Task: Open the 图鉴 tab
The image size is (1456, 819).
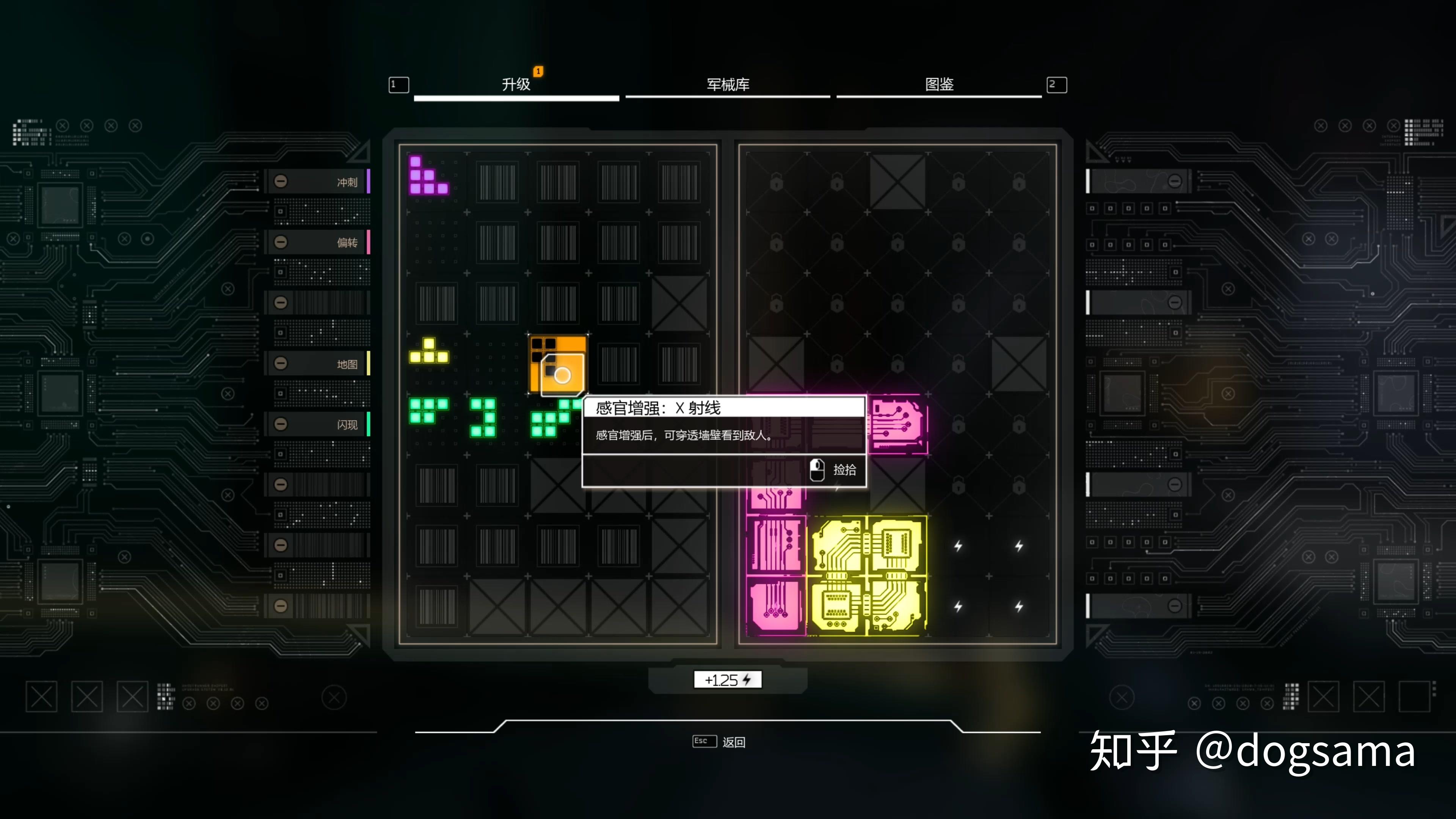Action: point(939,85)
